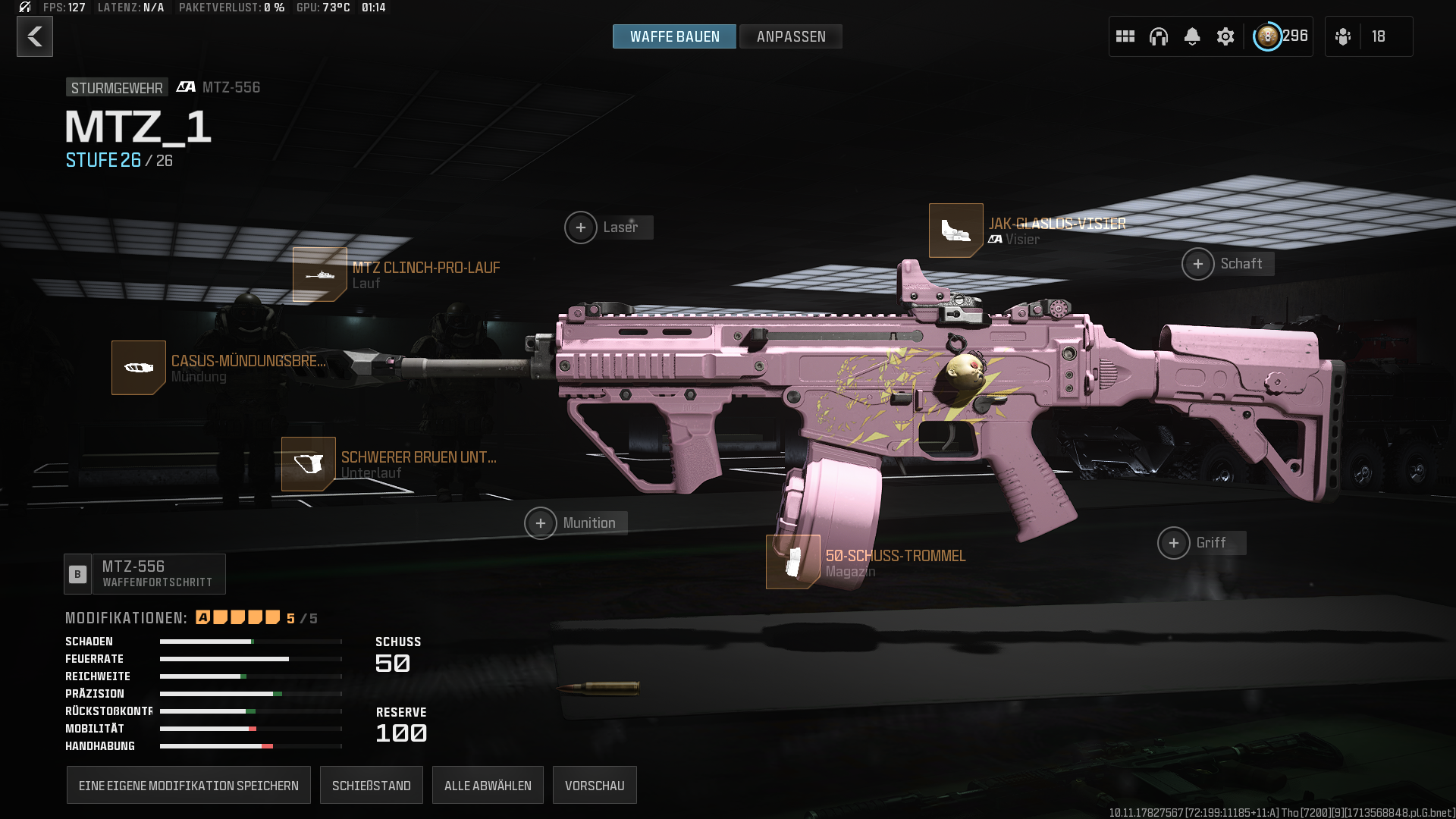Click the headset audio icon
Image resolution: width=1456 pixels, height=819 pixels.
[1159, 36]
